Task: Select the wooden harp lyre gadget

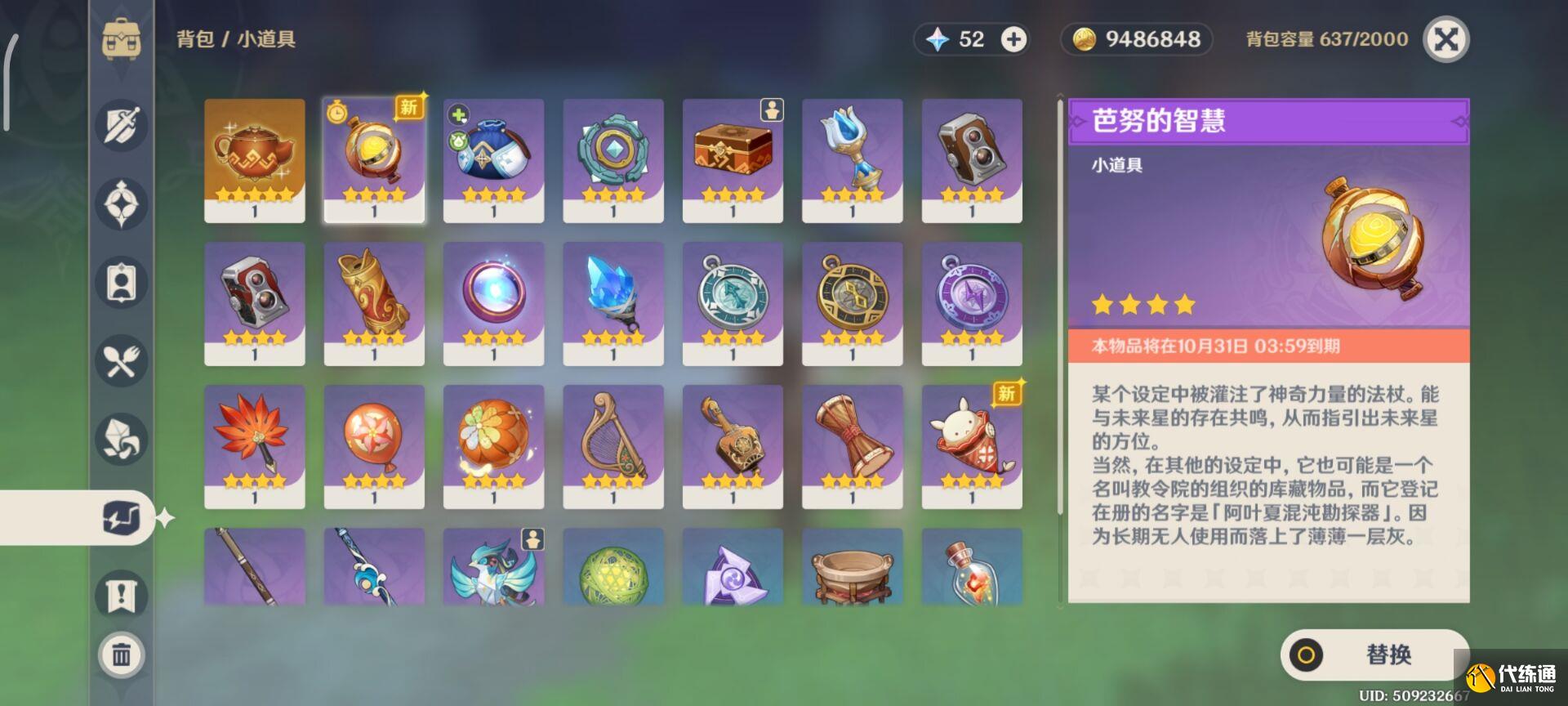Action: click(613, 445)
